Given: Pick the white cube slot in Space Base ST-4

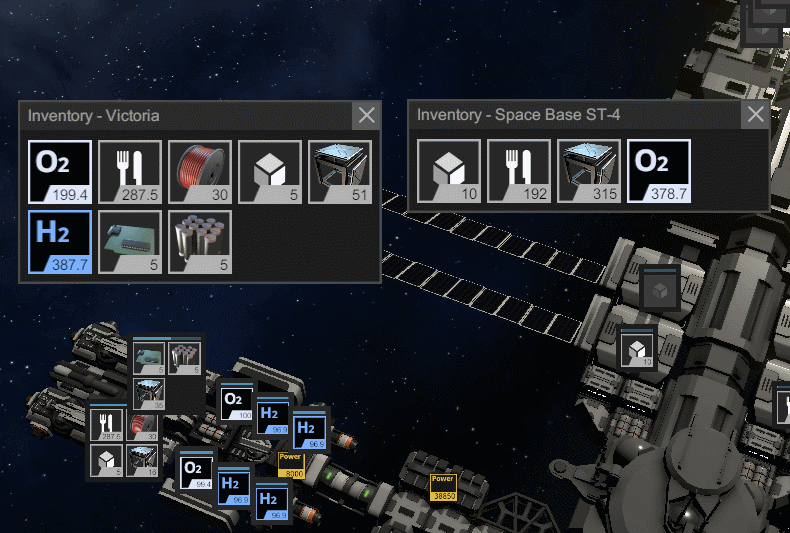Looking at the screenshot, I should 449,171.
